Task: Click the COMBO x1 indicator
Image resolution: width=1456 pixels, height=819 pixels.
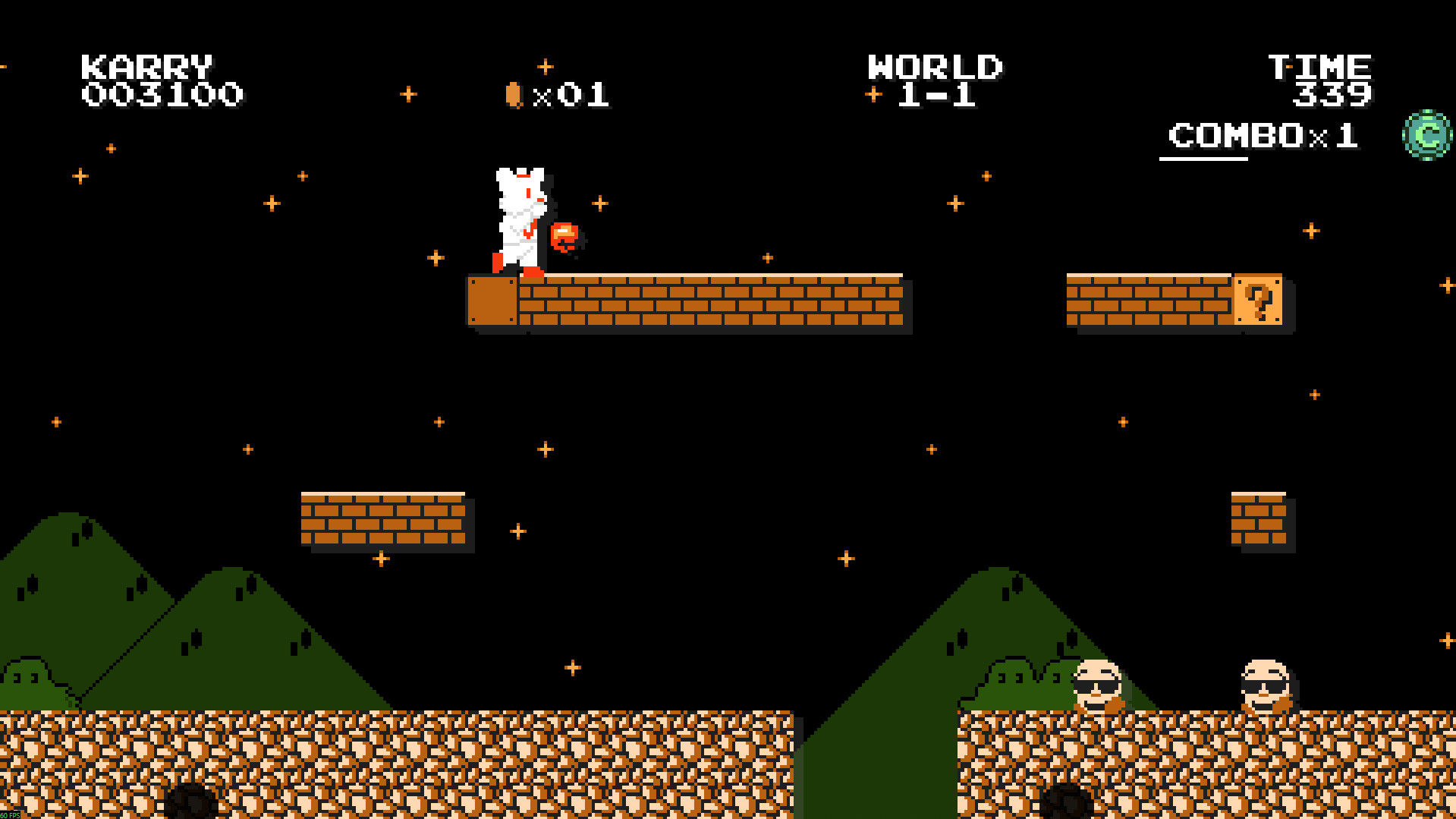Action: pos(1259,137)
